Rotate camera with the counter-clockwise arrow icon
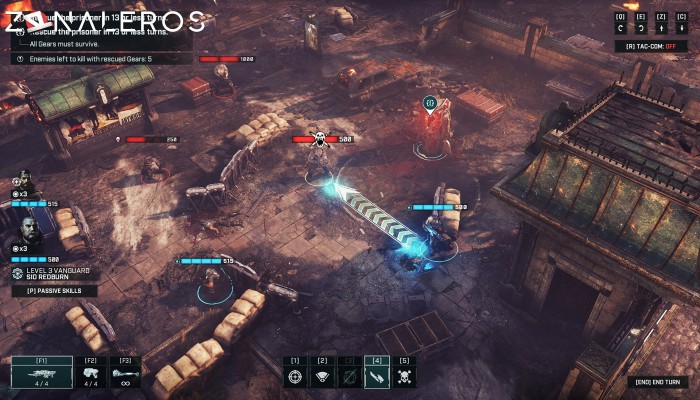The image size is (700, 400). [x=621, y=30]
